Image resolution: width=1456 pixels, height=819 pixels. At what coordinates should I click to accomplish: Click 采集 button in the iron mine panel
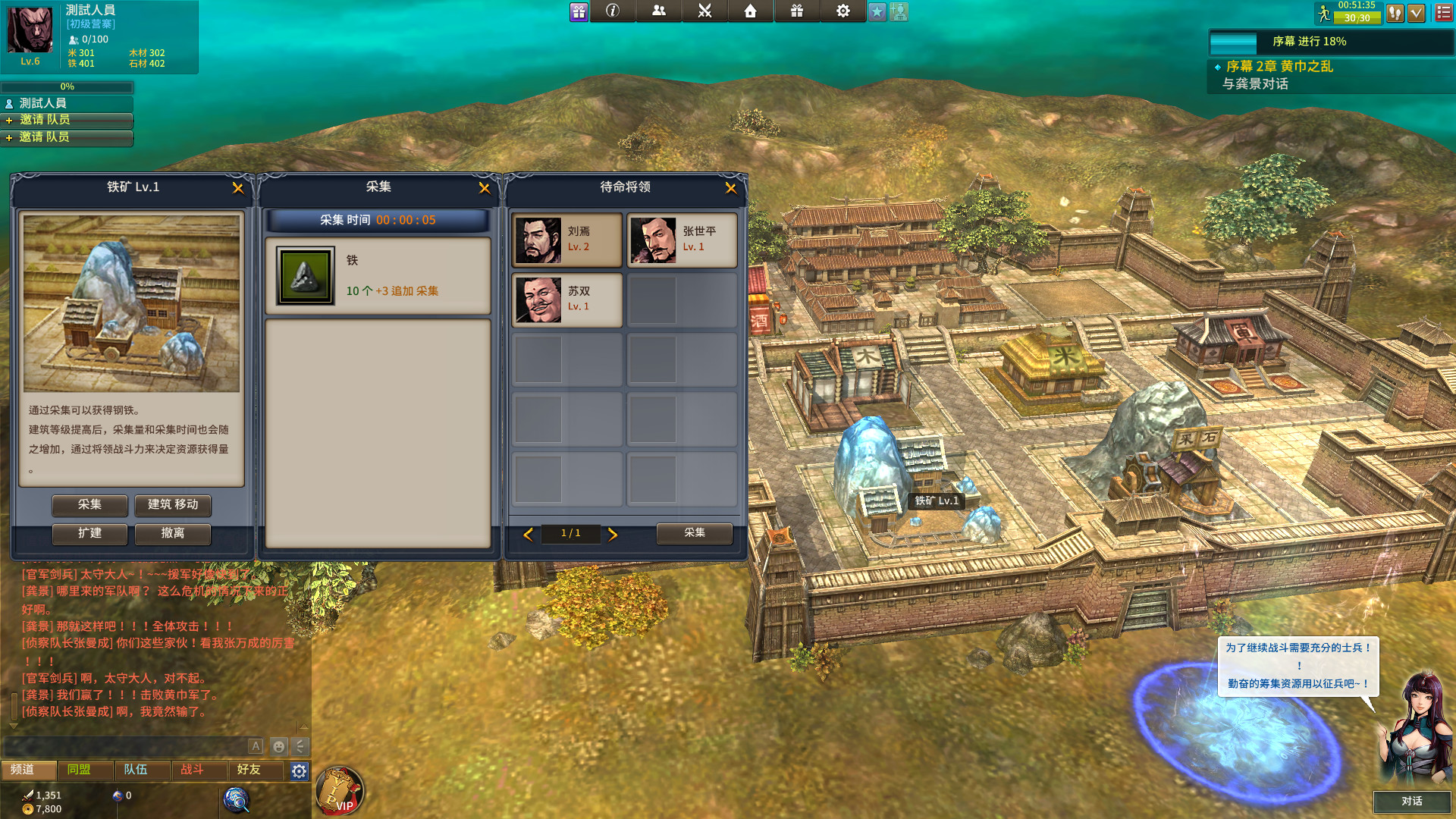[89, 505]
